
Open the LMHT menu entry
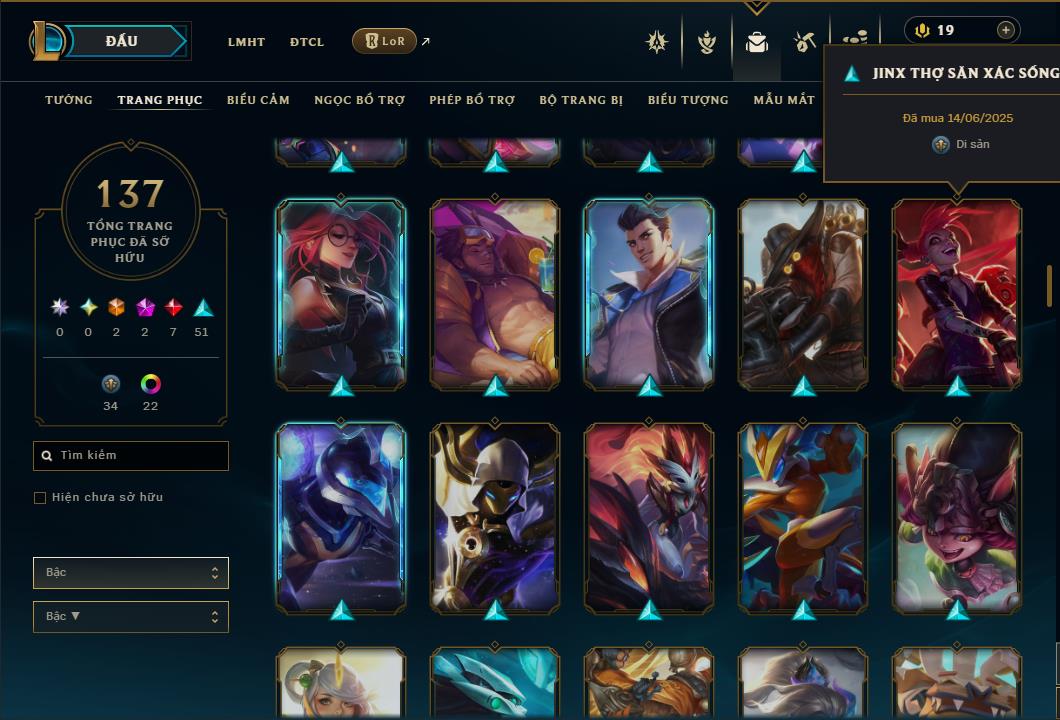[x=246, y=42]
